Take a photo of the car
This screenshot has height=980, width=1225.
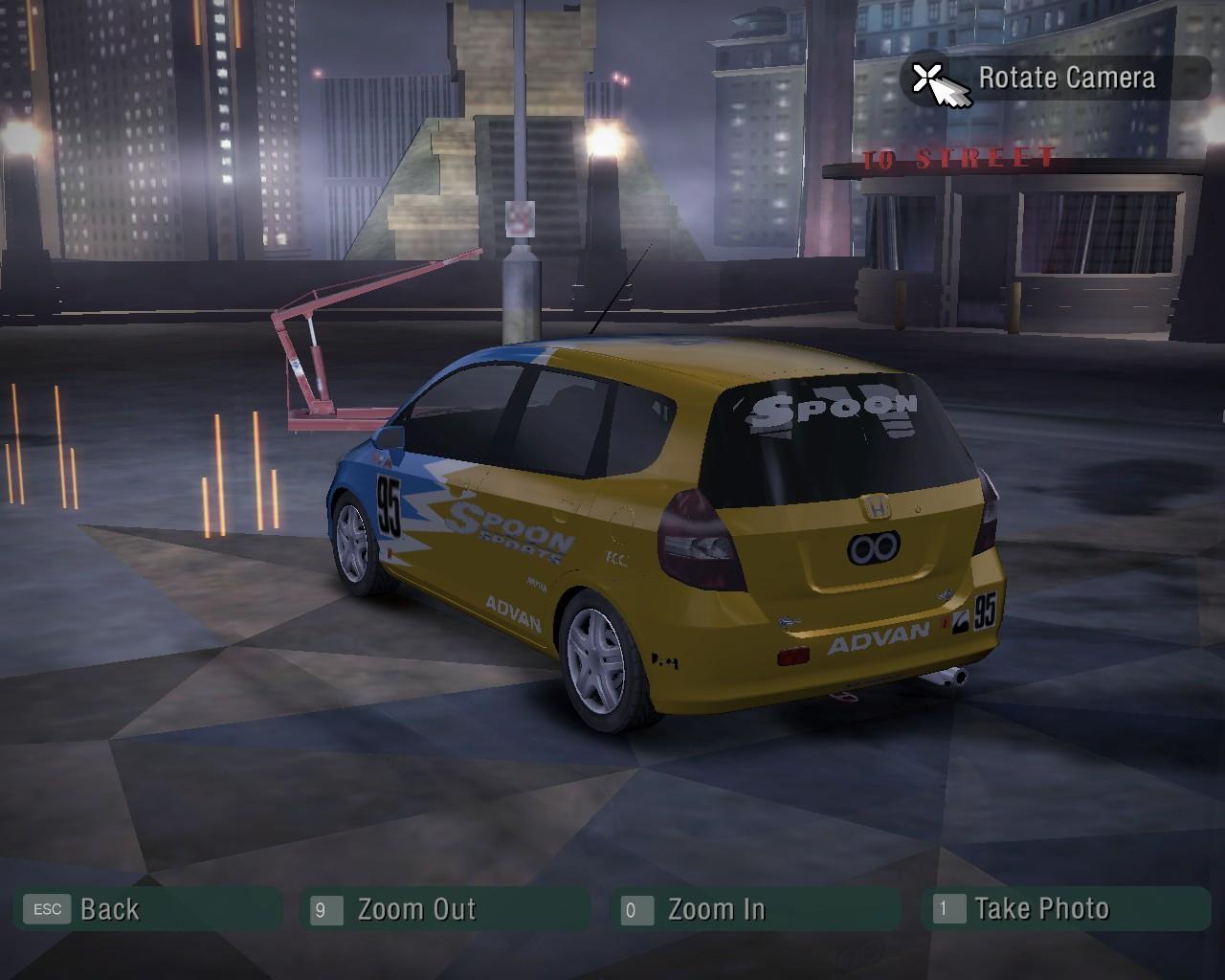(1064, 909)
